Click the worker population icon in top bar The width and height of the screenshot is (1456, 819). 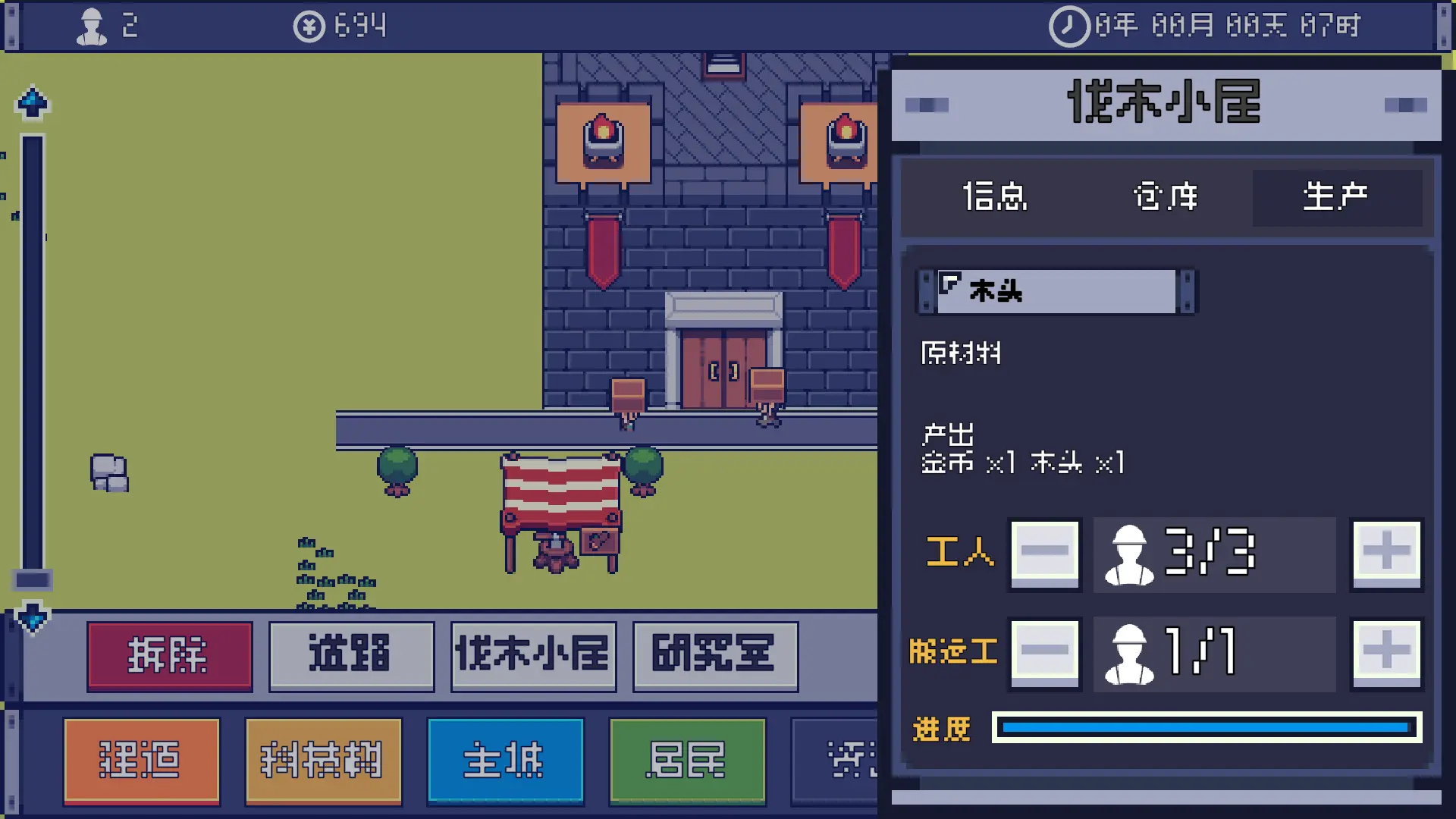(x=93, y=26)
